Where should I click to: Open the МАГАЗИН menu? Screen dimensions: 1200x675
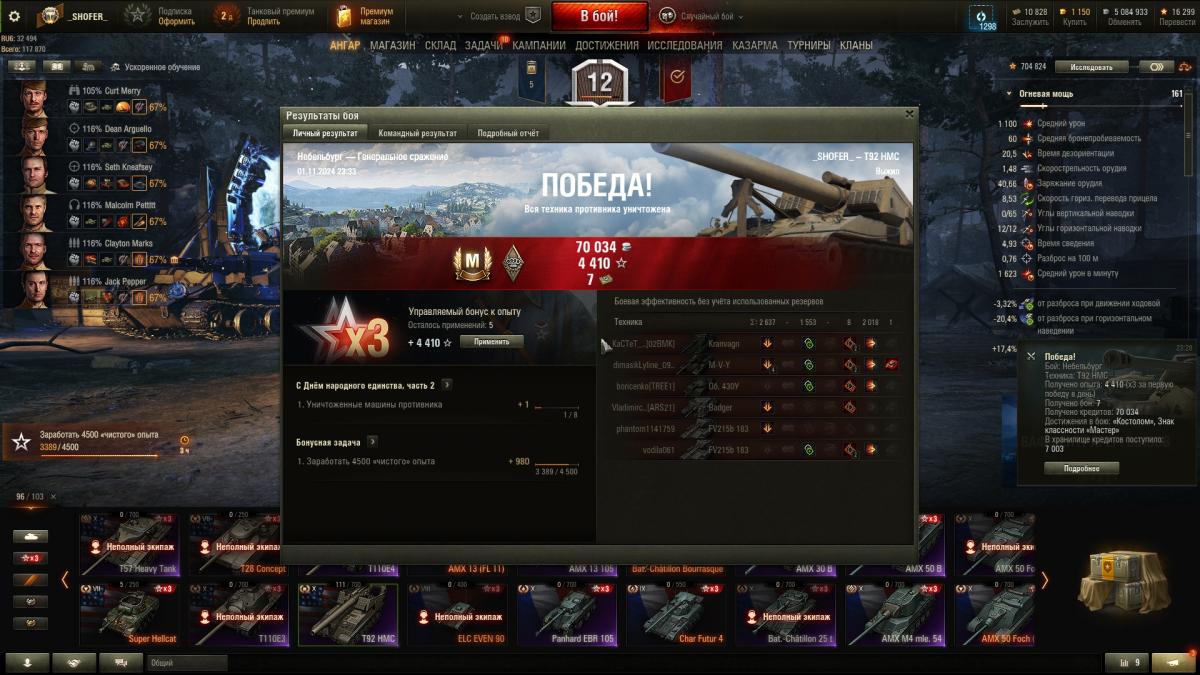coord(392,45)
